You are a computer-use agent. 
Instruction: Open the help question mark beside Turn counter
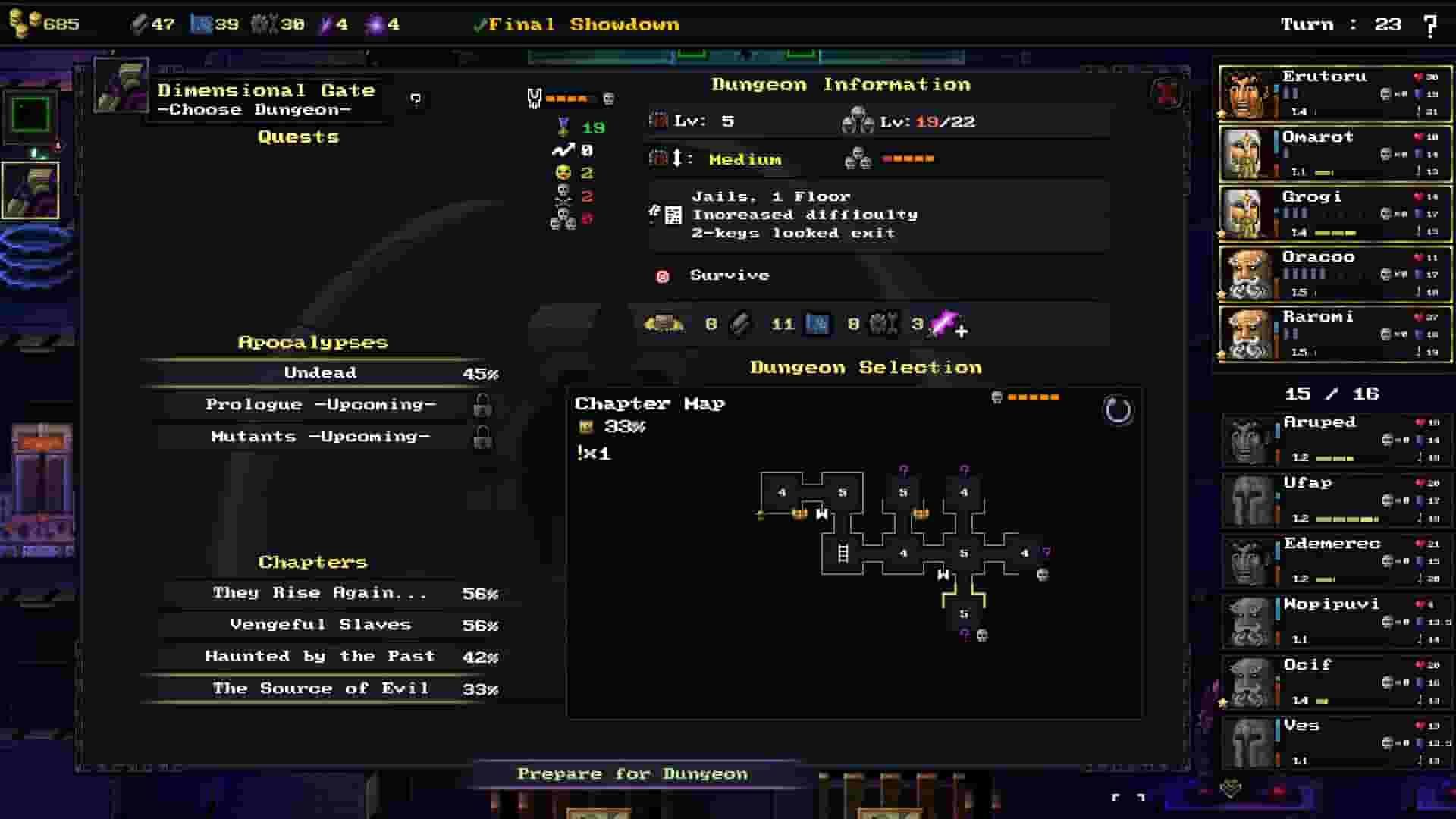[1429, 24]
